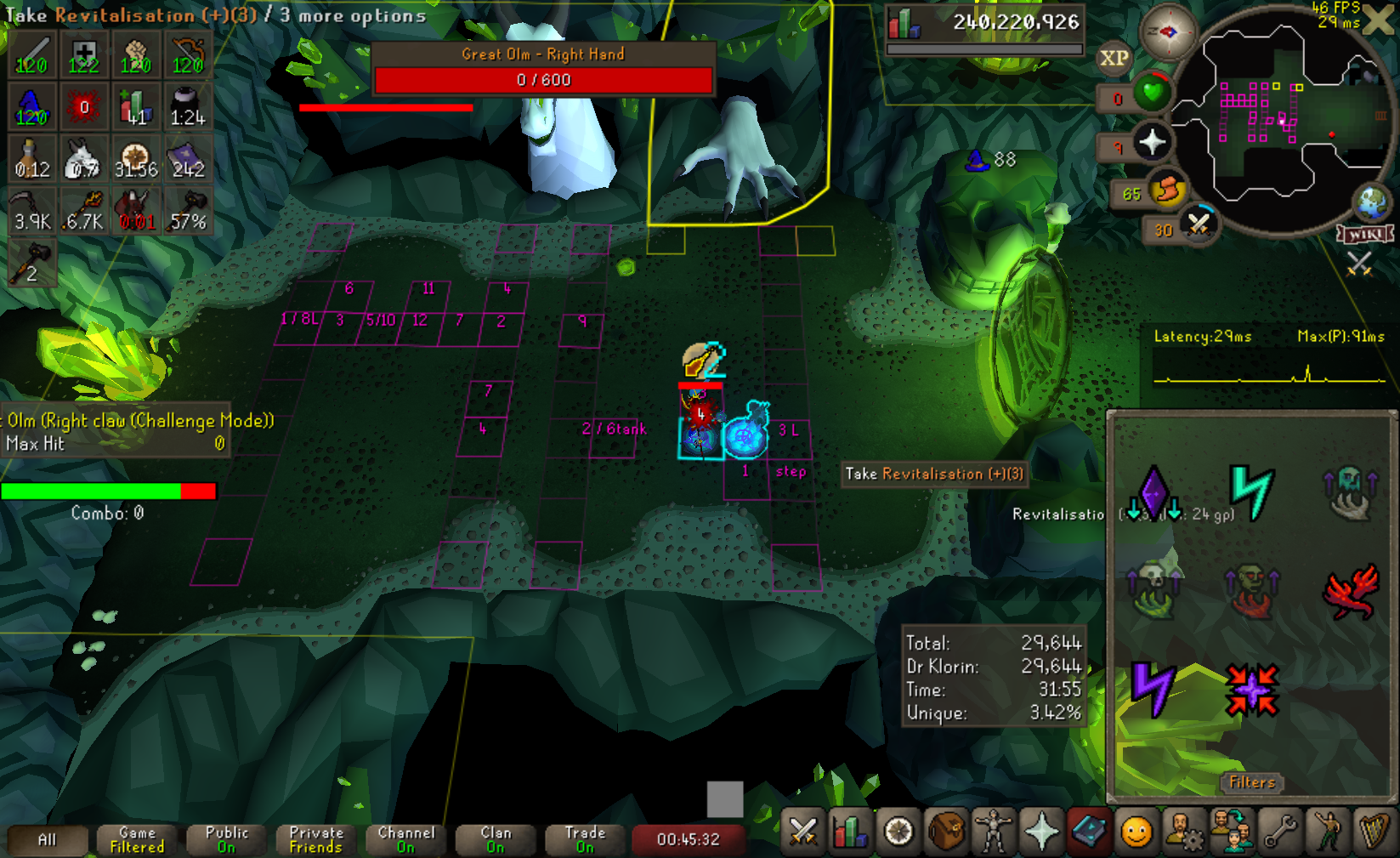Open the world map globe

pos(1372,203)
